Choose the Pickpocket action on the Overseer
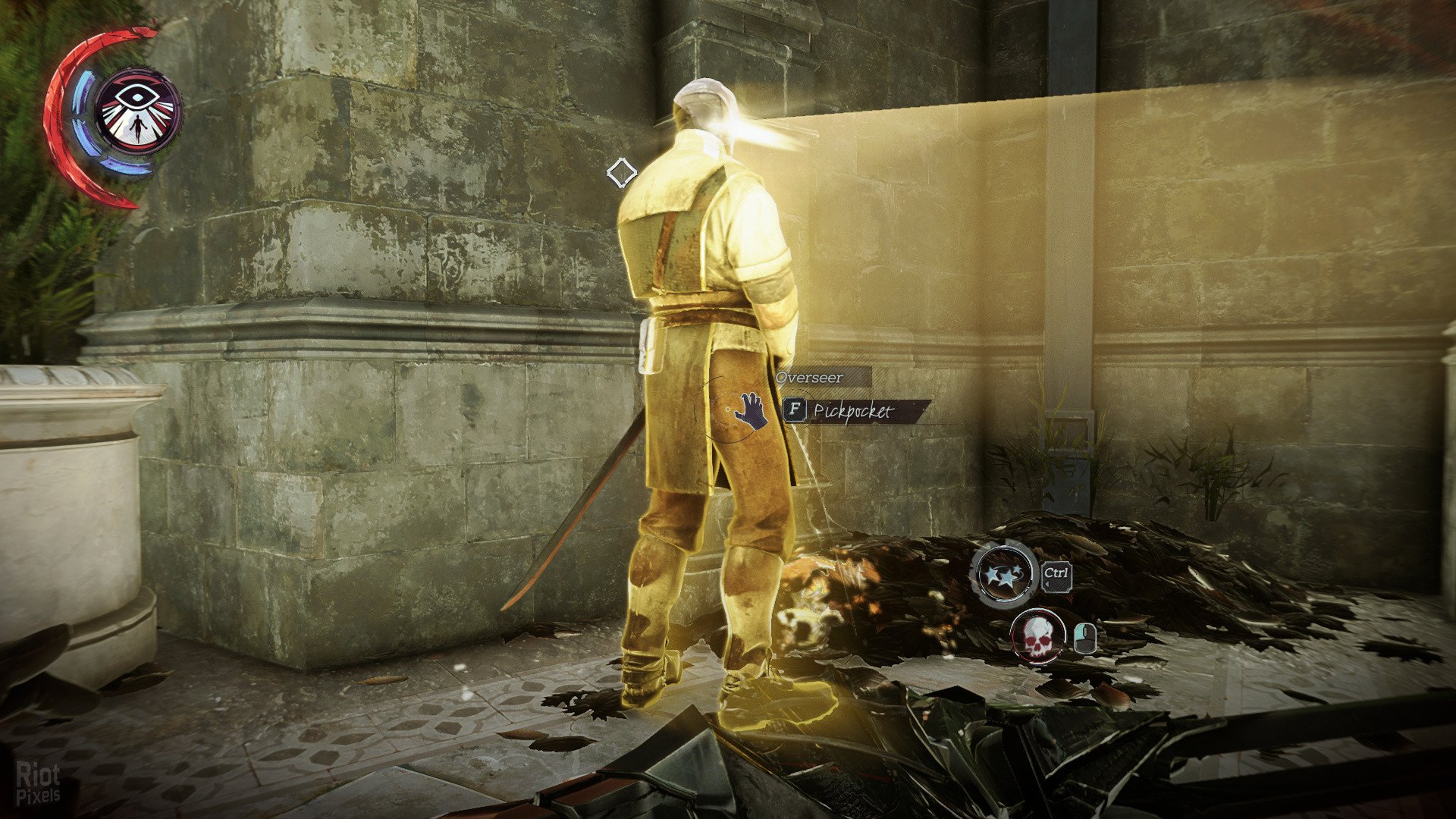 click(x=852, y=411)
